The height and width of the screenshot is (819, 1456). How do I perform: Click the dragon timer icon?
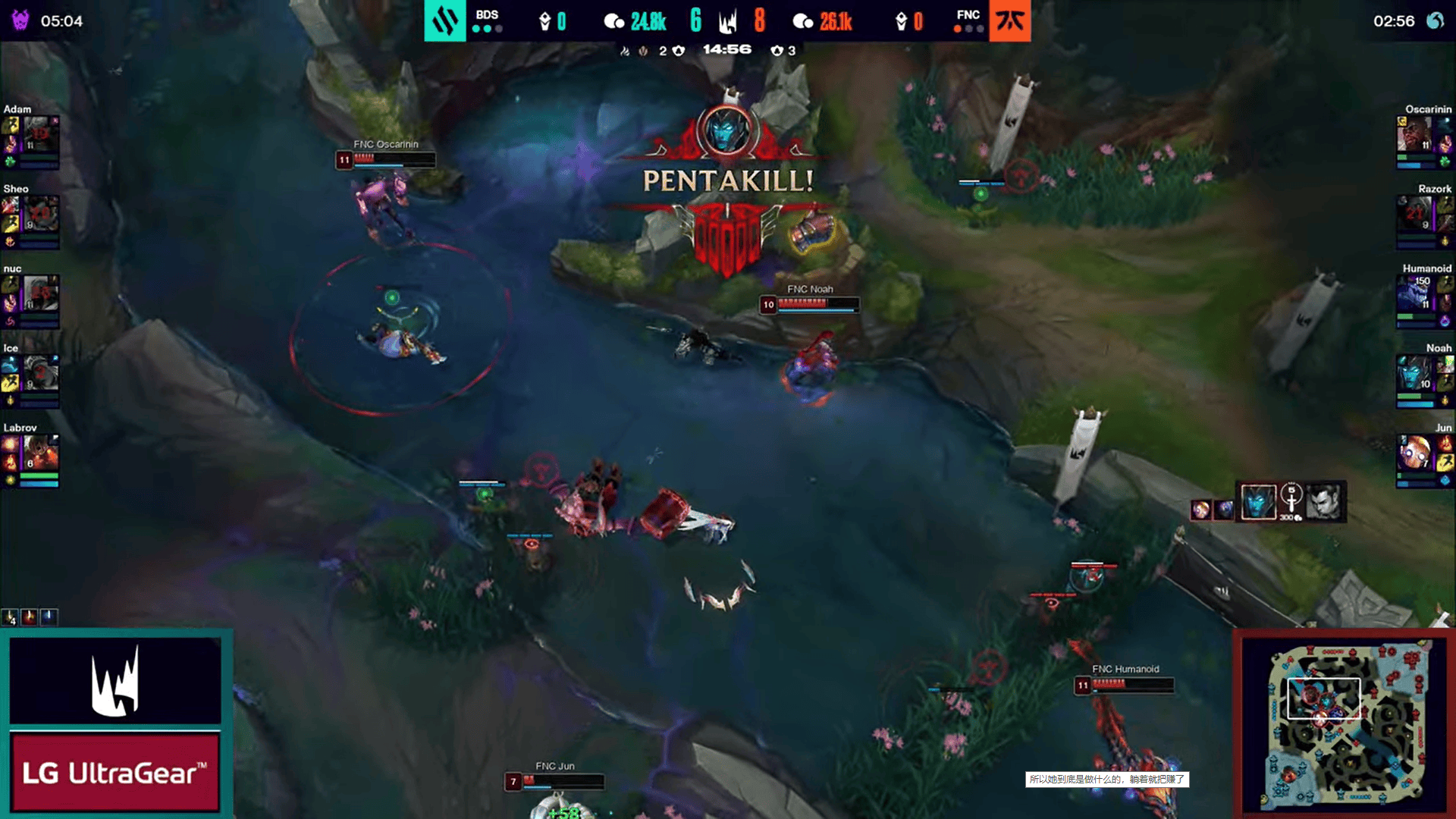pyautogui.click(x=1435, y=20)
